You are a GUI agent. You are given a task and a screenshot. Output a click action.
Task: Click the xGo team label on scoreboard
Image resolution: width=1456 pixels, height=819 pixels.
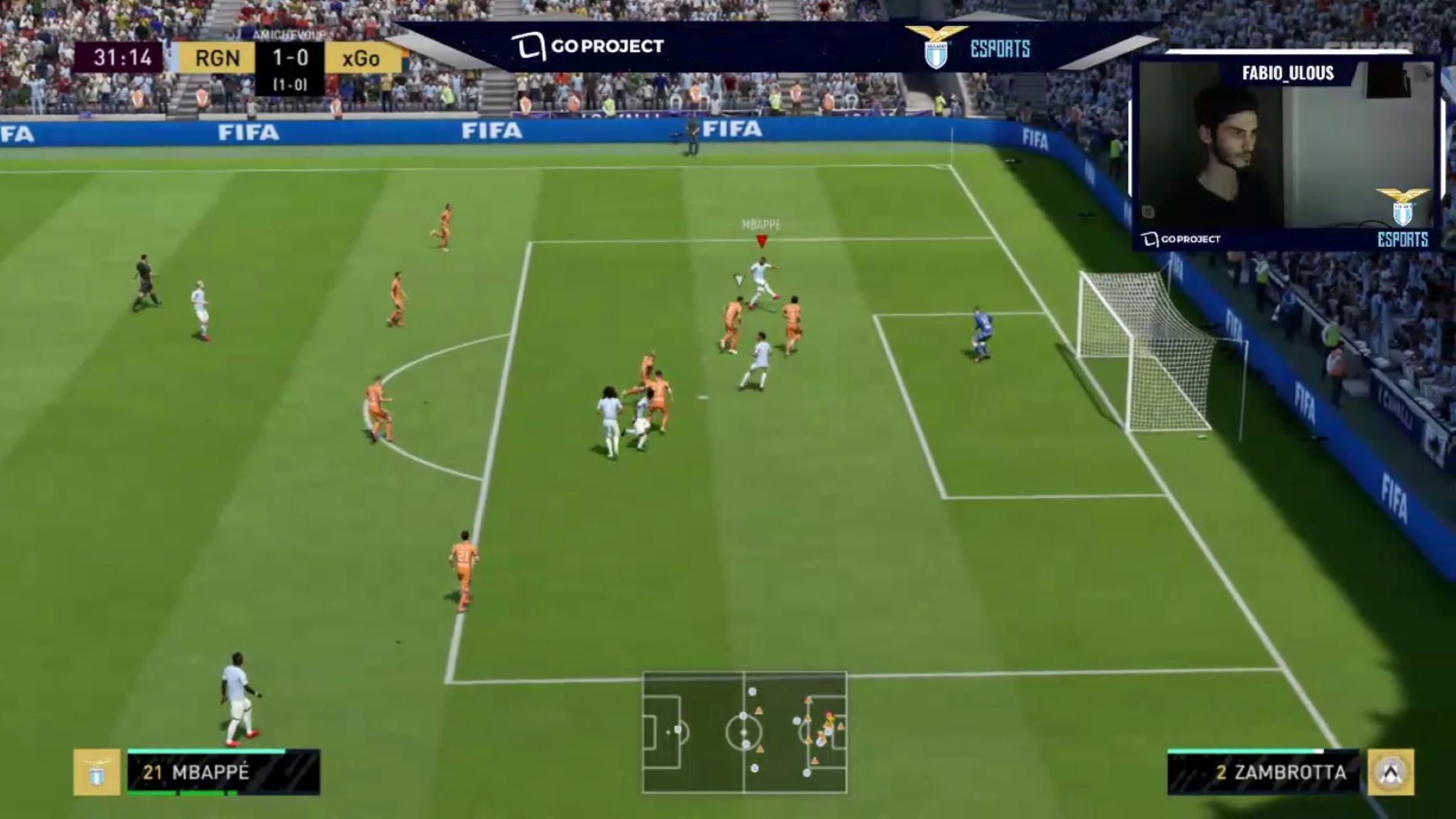coord(361,58)
